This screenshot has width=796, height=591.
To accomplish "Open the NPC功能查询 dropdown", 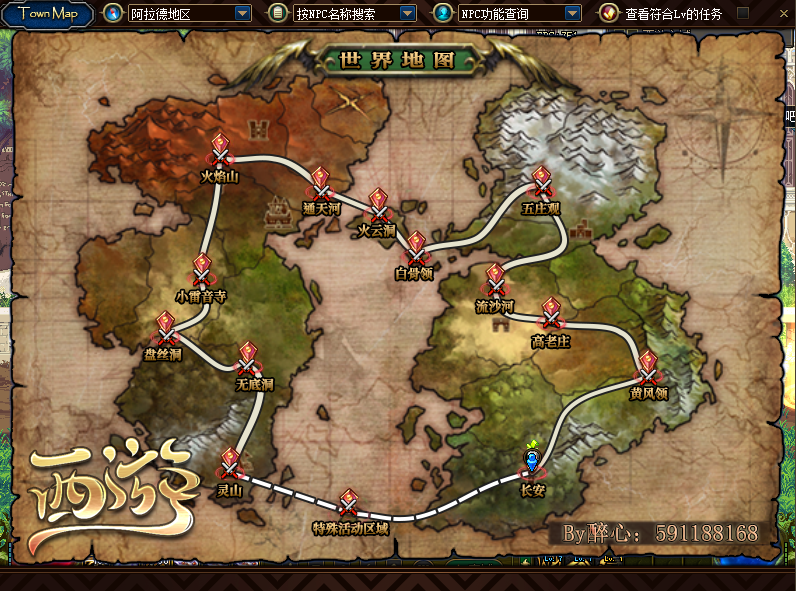I will pos(572,14).
